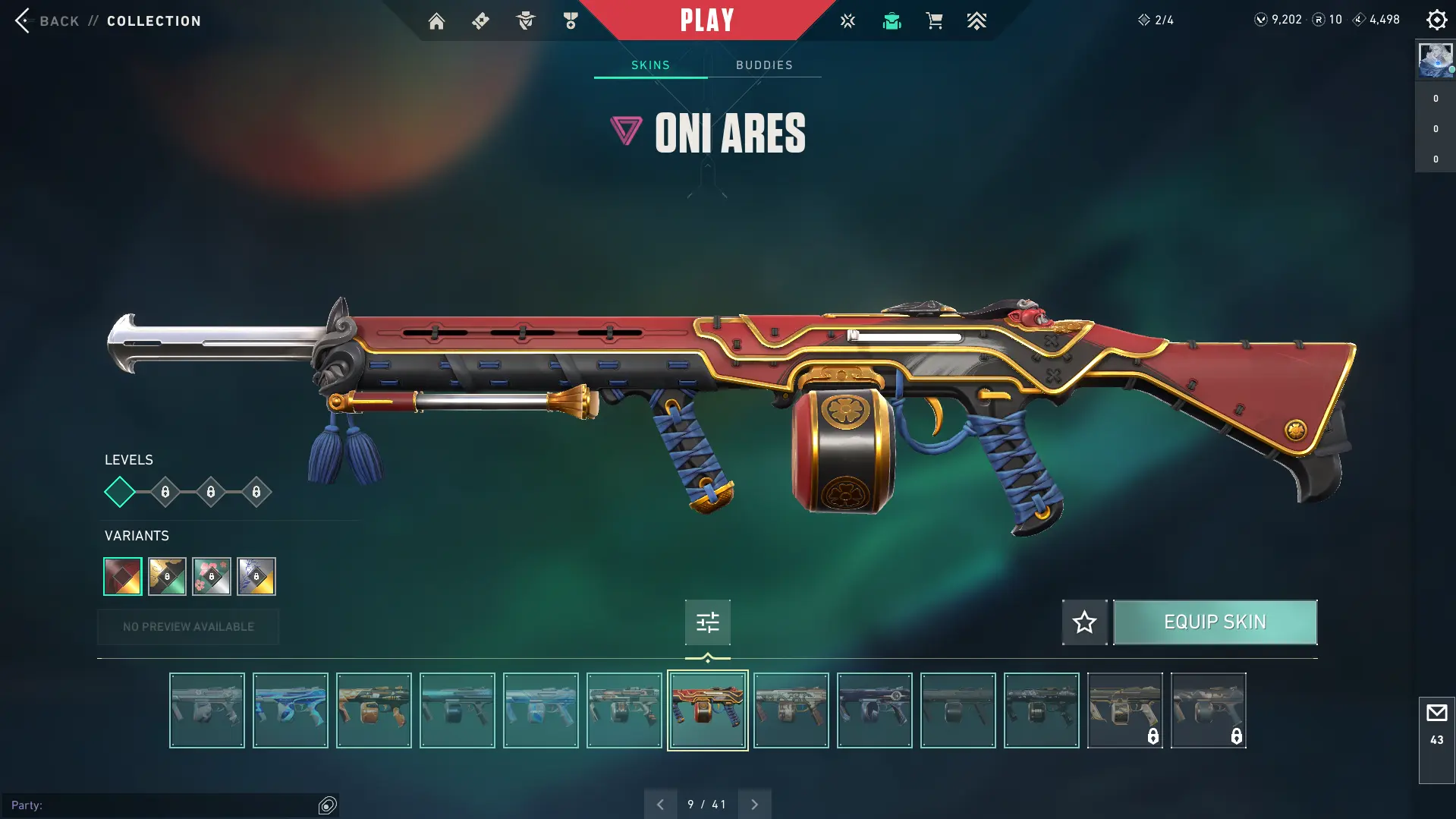Open the settings gear

(x=1436, y=20)
